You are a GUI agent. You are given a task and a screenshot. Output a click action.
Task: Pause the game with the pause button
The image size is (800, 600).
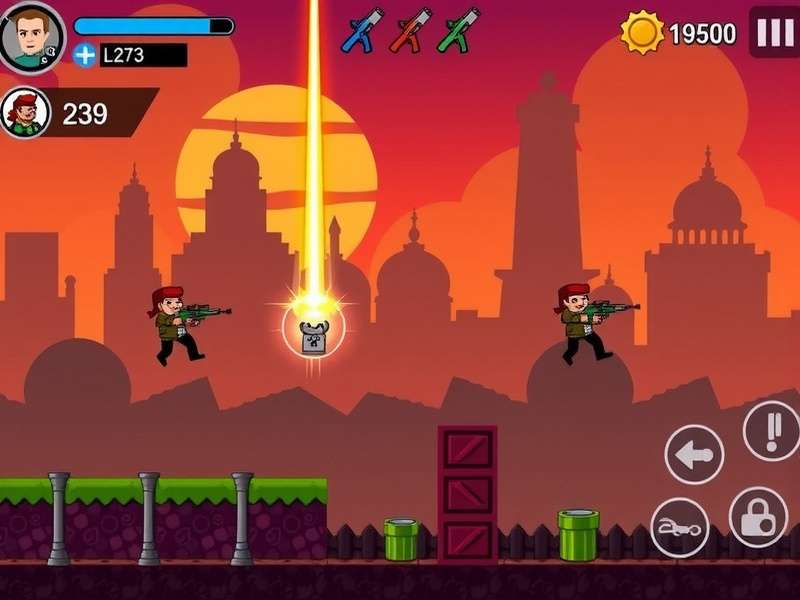pos(774,33)
